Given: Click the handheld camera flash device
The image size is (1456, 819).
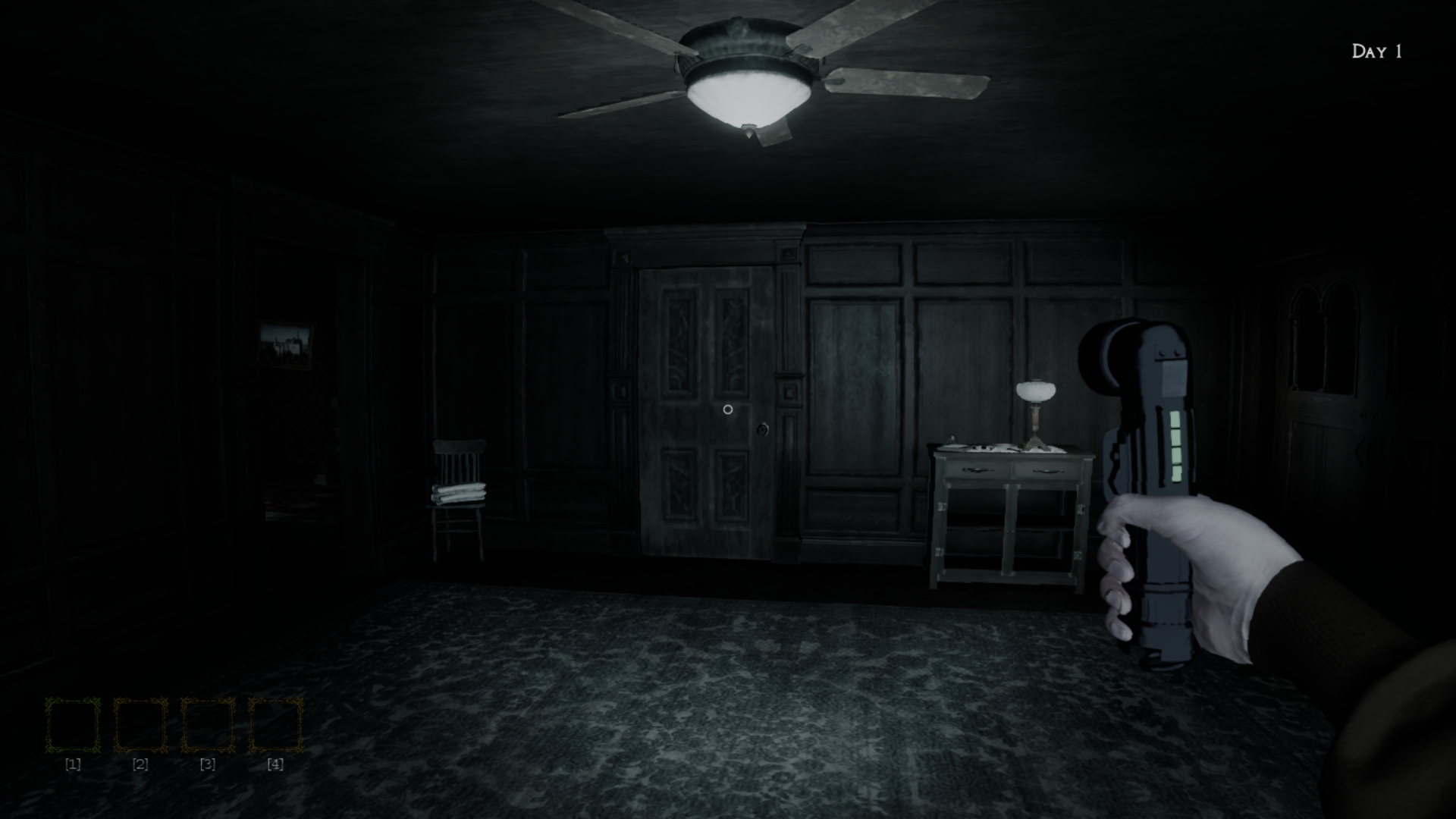Looking at the screenshot, I should click(1153, 455).
